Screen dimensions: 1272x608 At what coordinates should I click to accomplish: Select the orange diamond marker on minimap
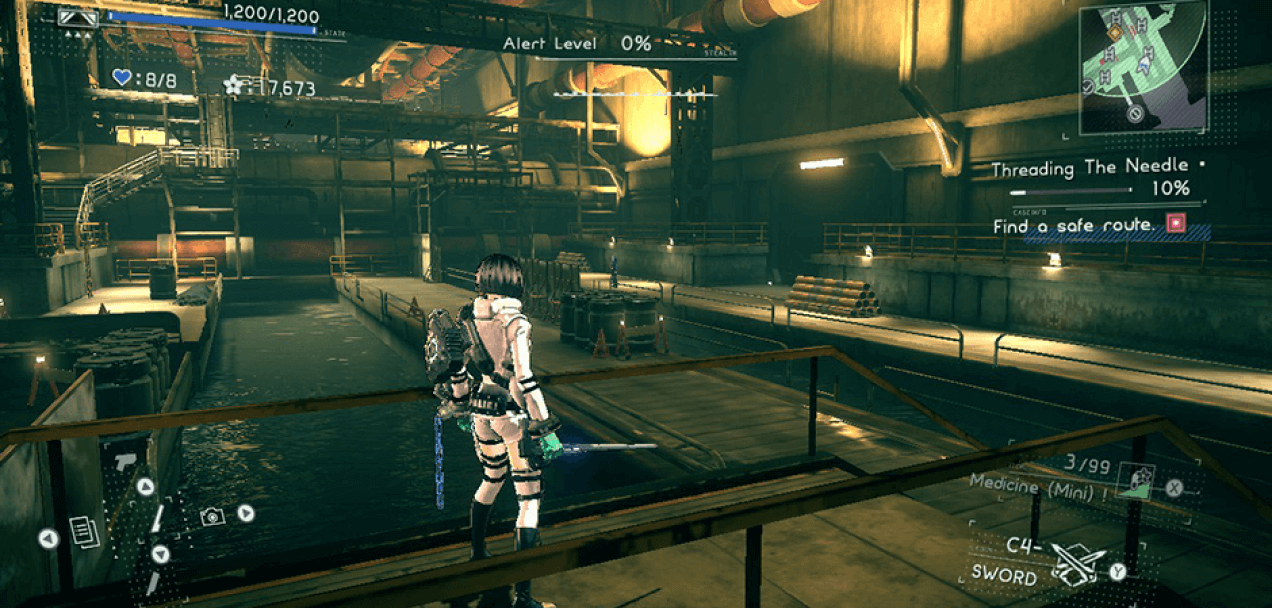(1114, 33)
